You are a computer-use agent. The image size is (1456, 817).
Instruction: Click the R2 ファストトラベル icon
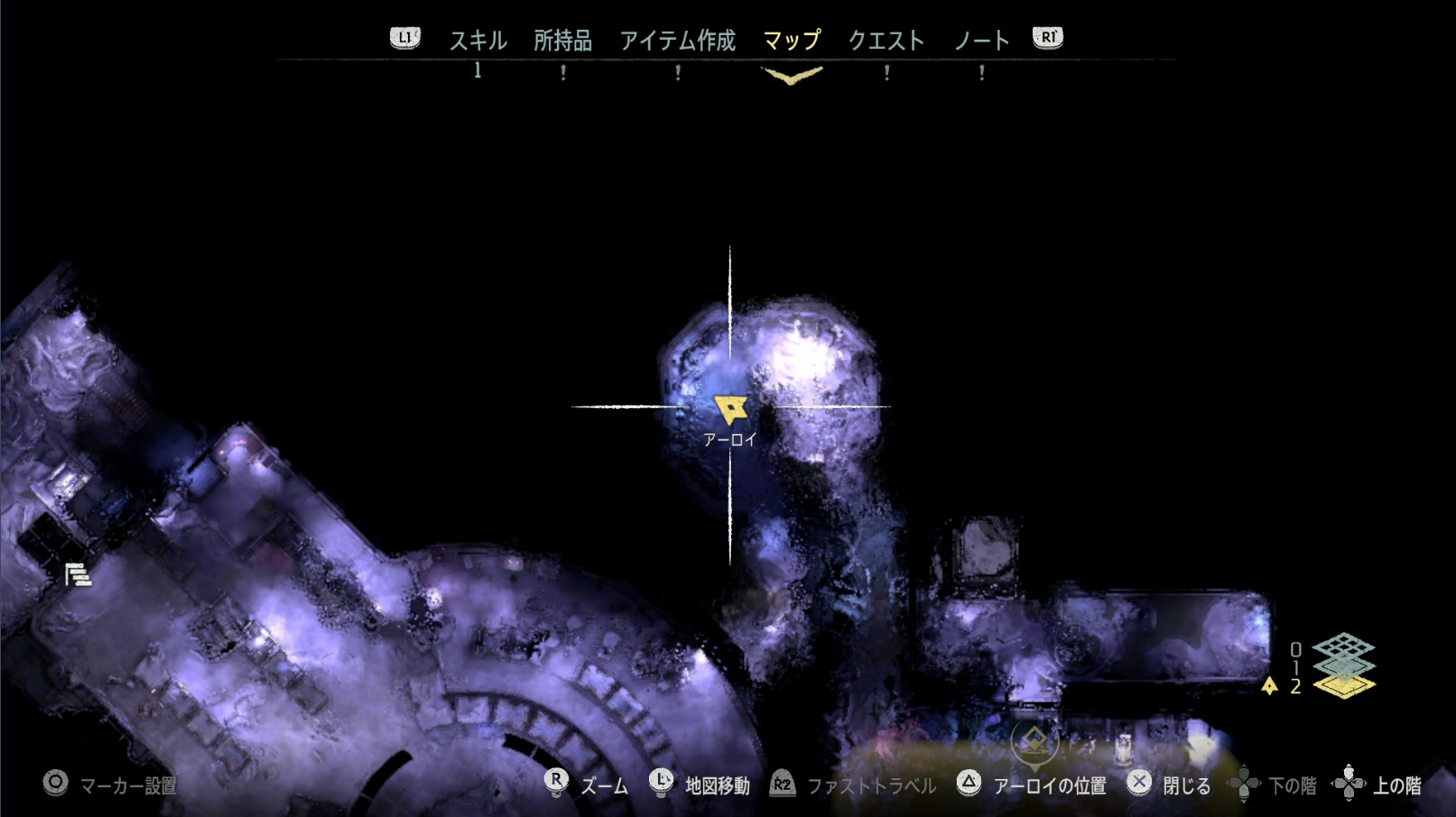[x=782, y=785]
